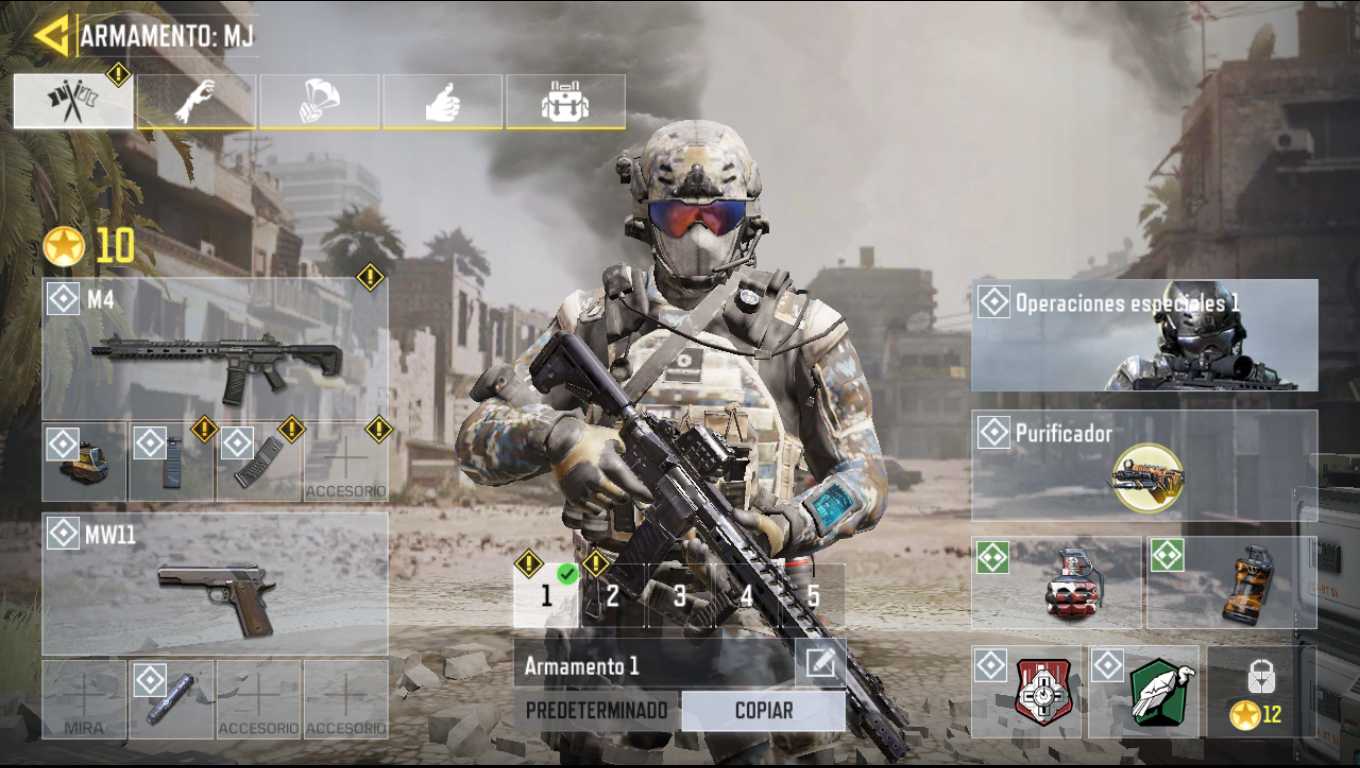Unlock the locked perk slot costing 12
The width and height of the screenshot is (1360, 768).
coord(1260,692)
